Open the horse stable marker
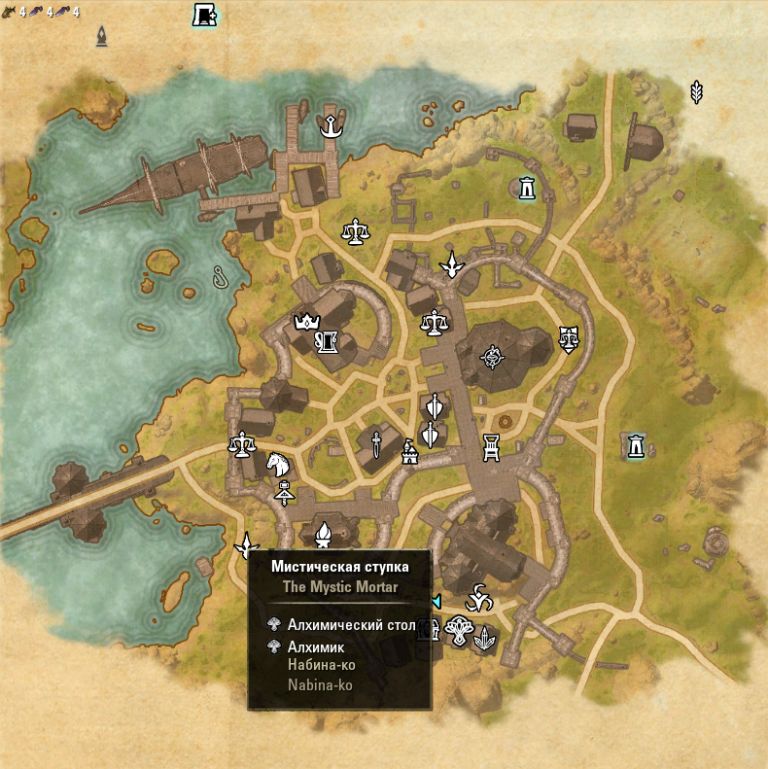 point(277,464)
